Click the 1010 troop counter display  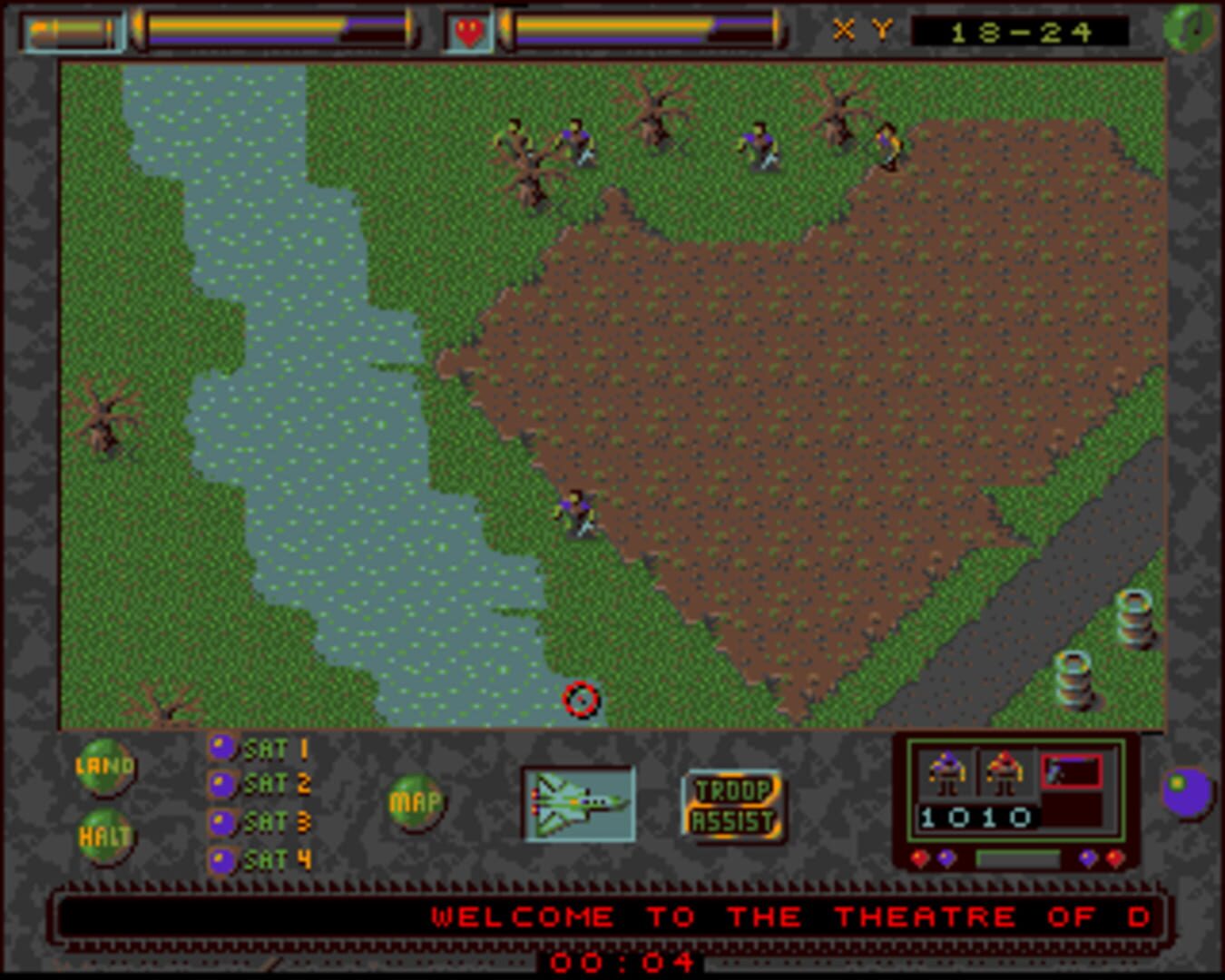click(x=978, y=816)
